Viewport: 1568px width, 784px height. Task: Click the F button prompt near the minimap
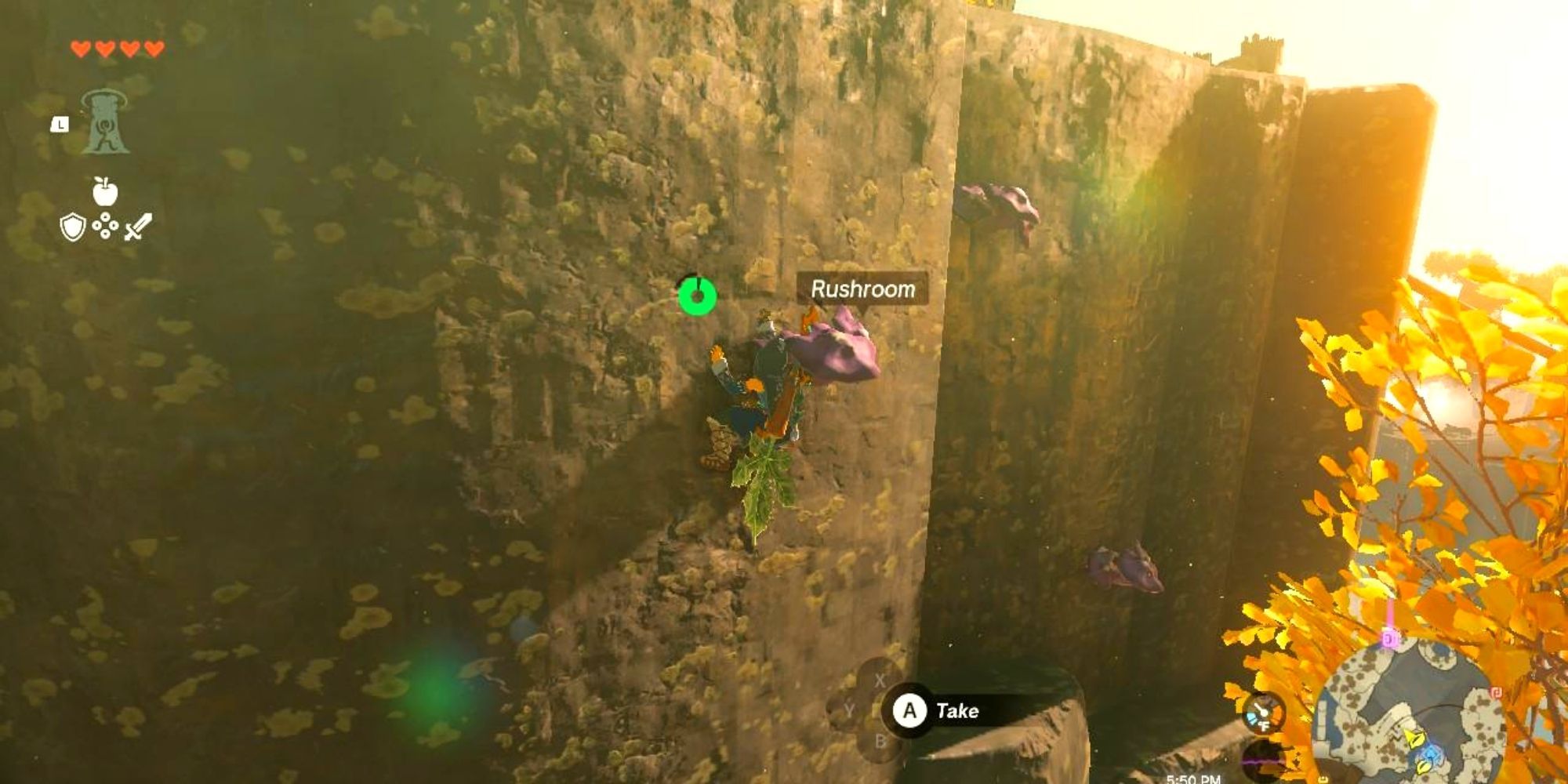[1265, 725]
